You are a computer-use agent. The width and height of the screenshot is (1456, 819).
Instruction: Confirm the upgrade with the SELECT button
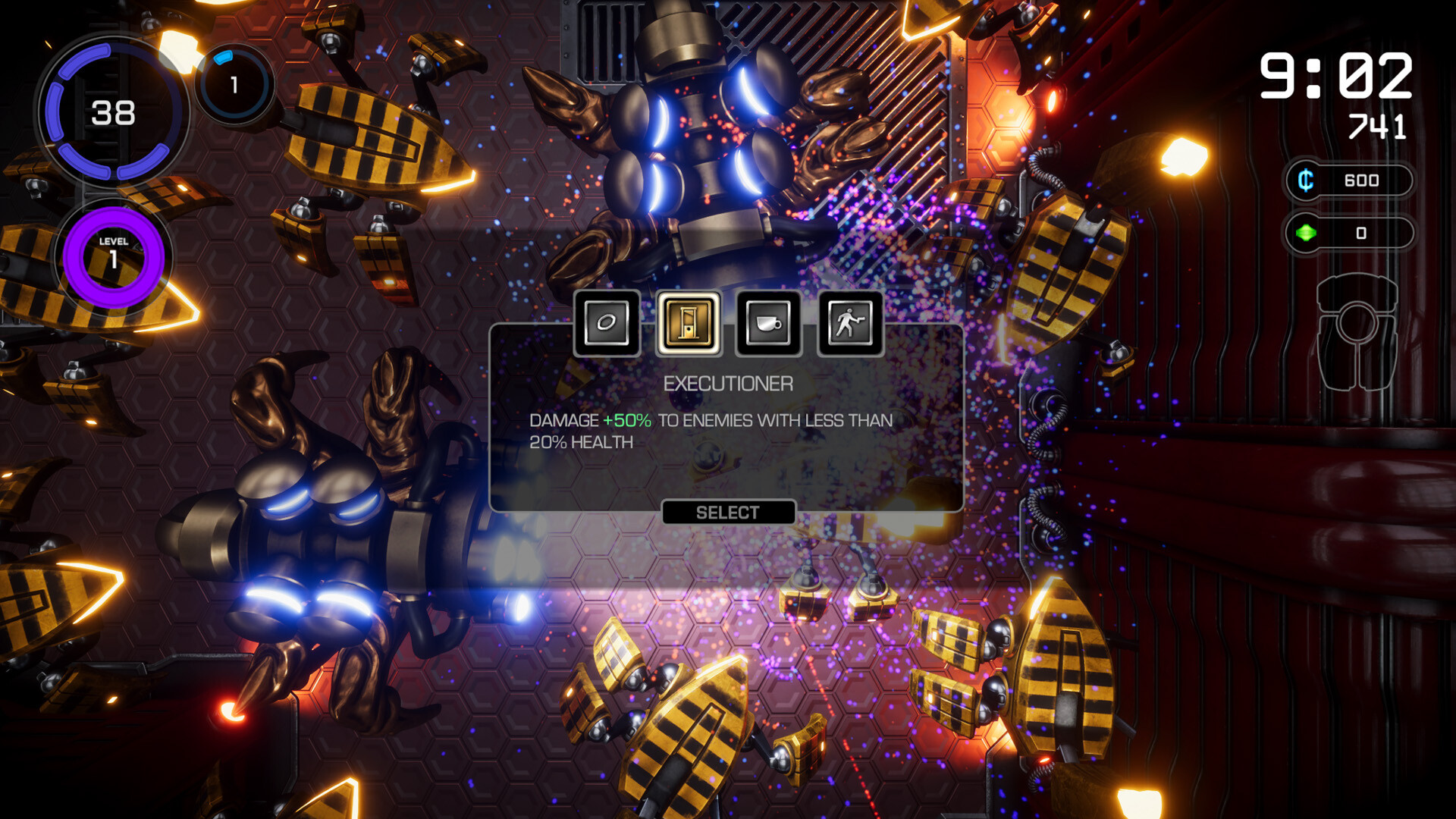click(728, 513)
